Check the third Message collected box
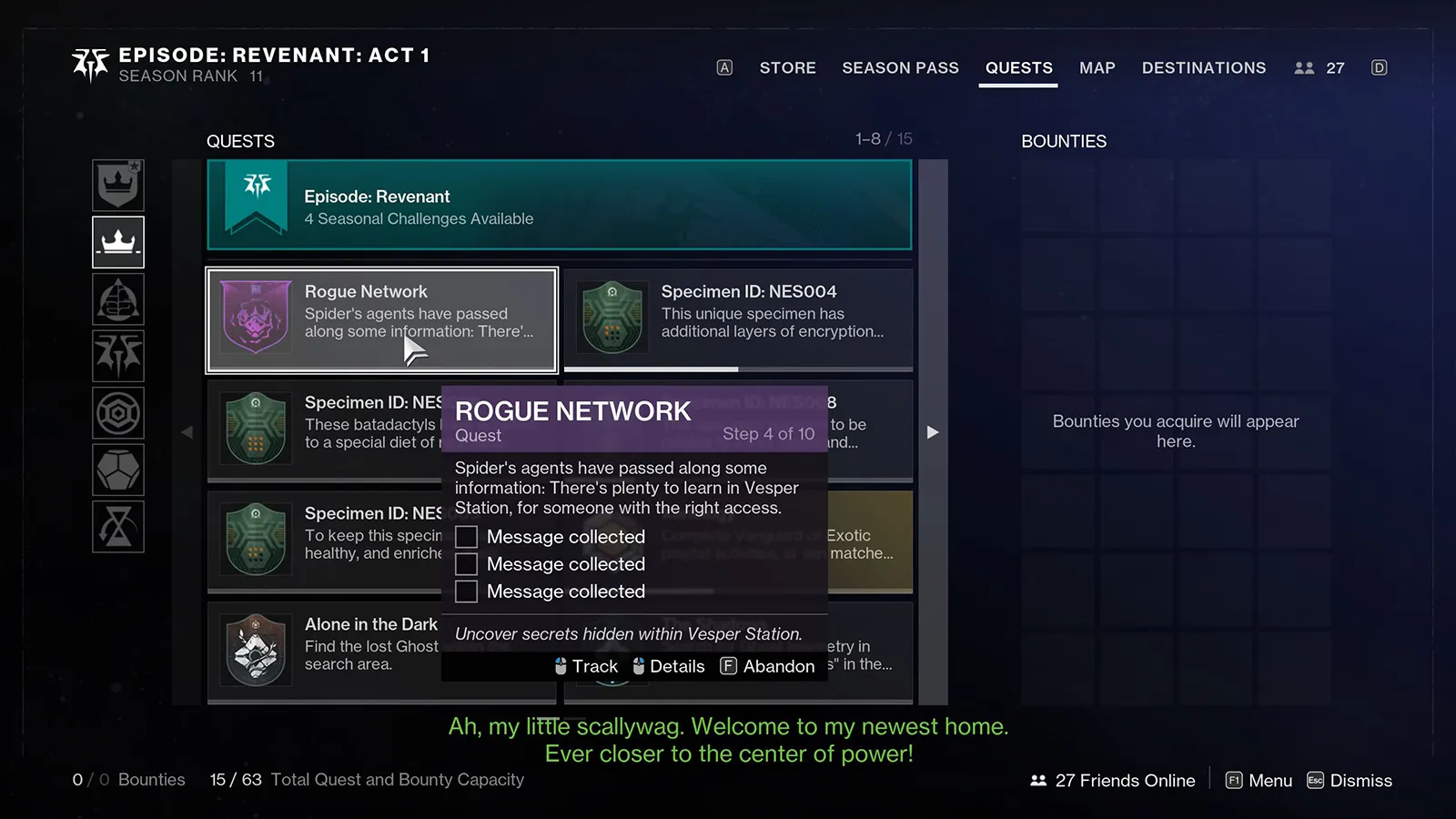1456x819 pixels. [466, 591]
